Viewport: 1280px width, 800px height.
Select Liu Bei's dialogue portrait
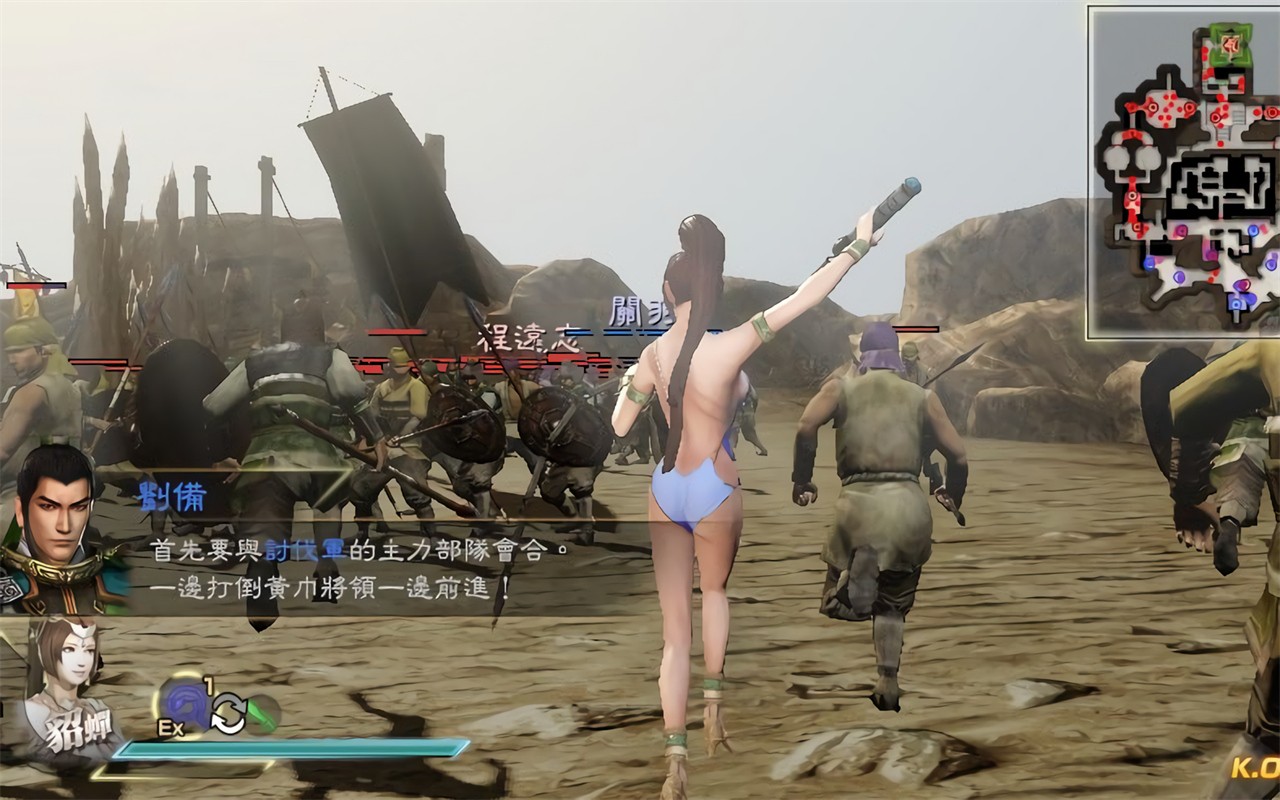[55, 520]
